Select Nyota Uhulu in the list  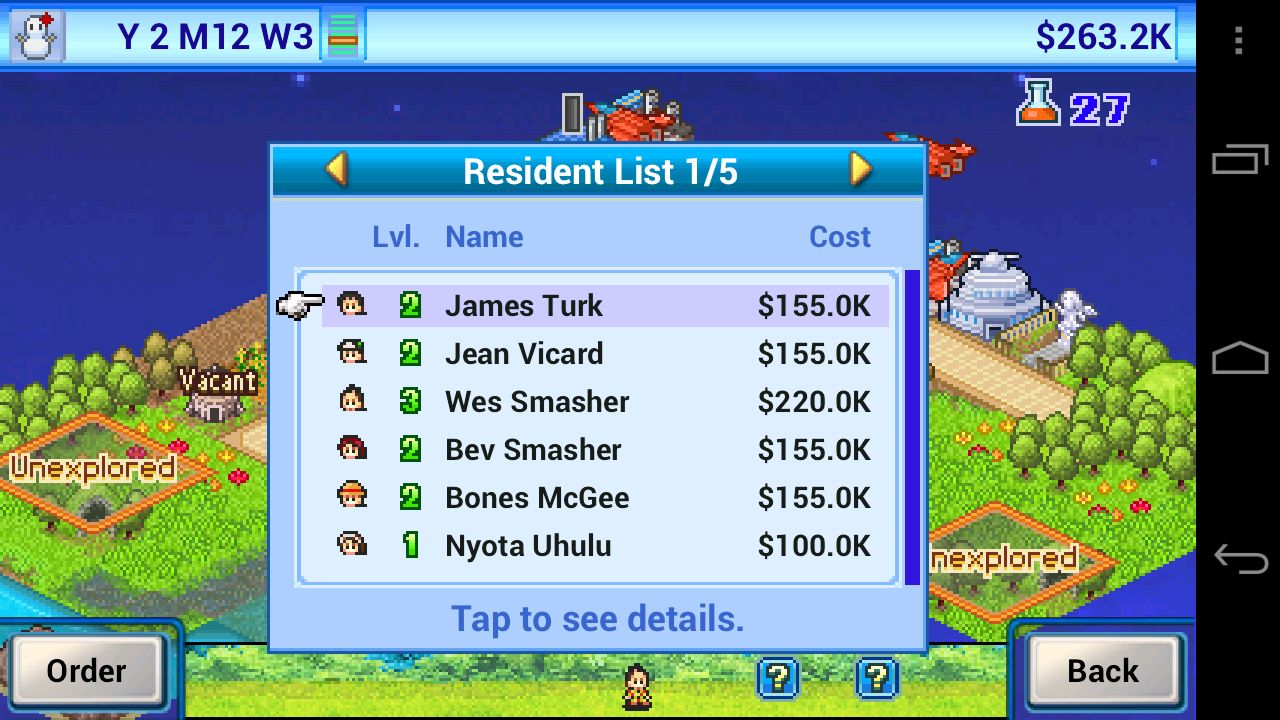point(605,546)
